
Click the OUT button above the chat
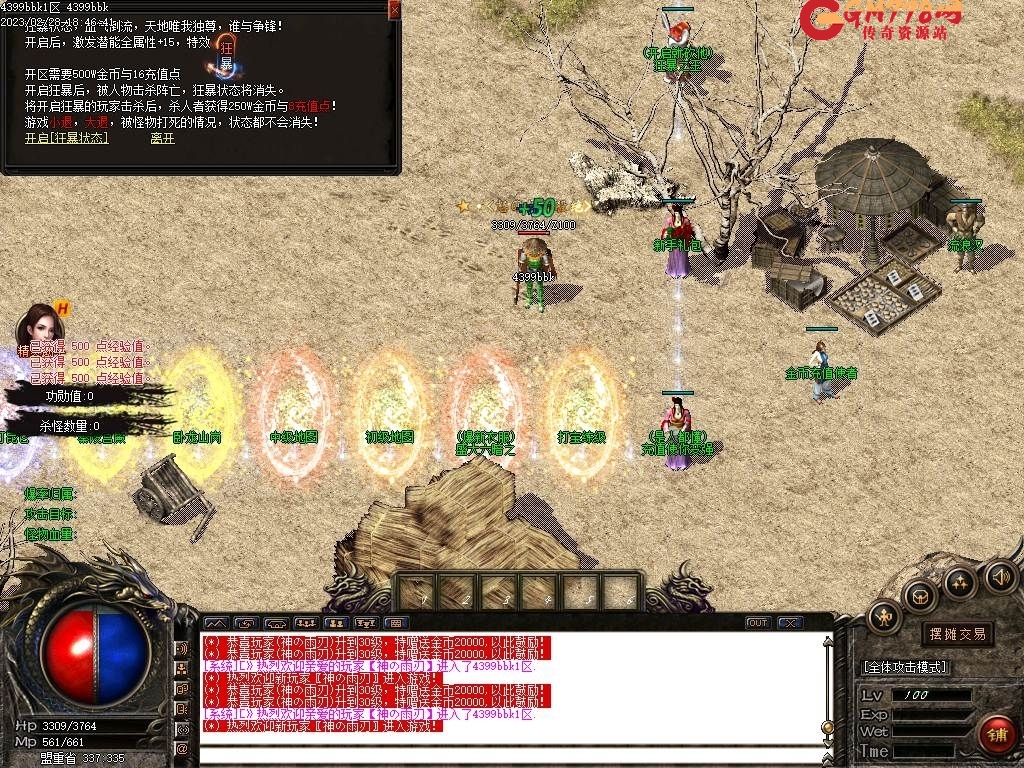coord(758,623)
